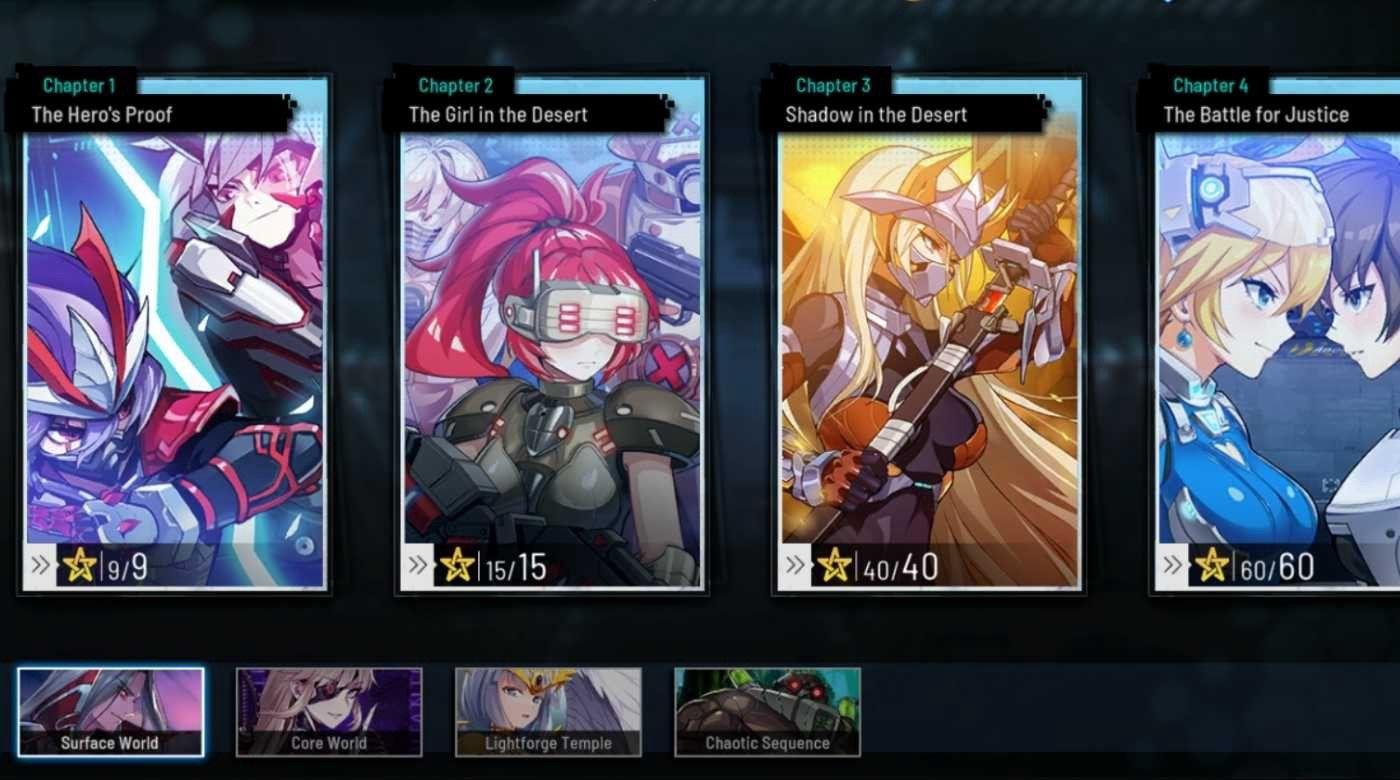This screenshot has height=780, width=1400.
Task: Click the Surface World character portrait
Action: [x=108, y=700]
